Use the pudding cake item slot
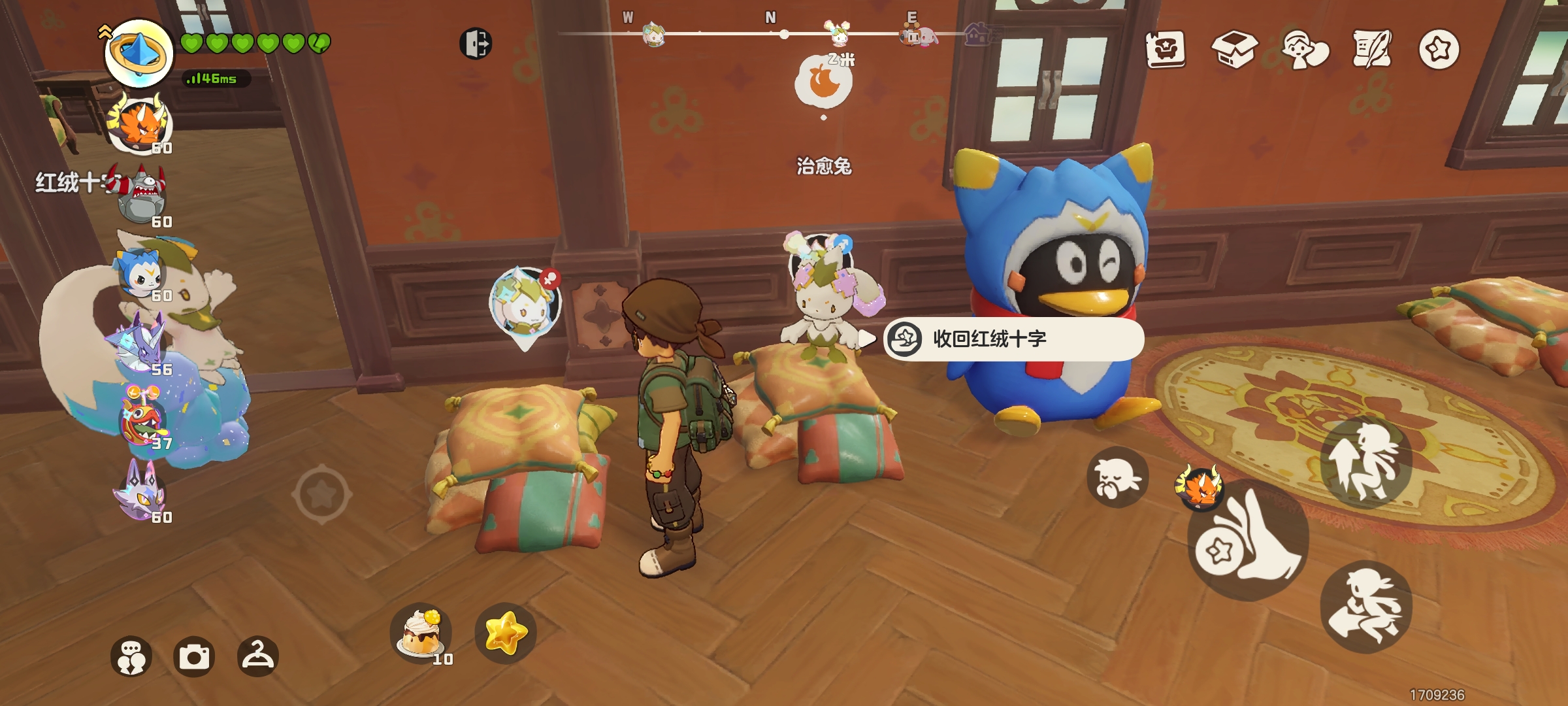Screen dimensions: 1568x706 (x=421, y=633)
